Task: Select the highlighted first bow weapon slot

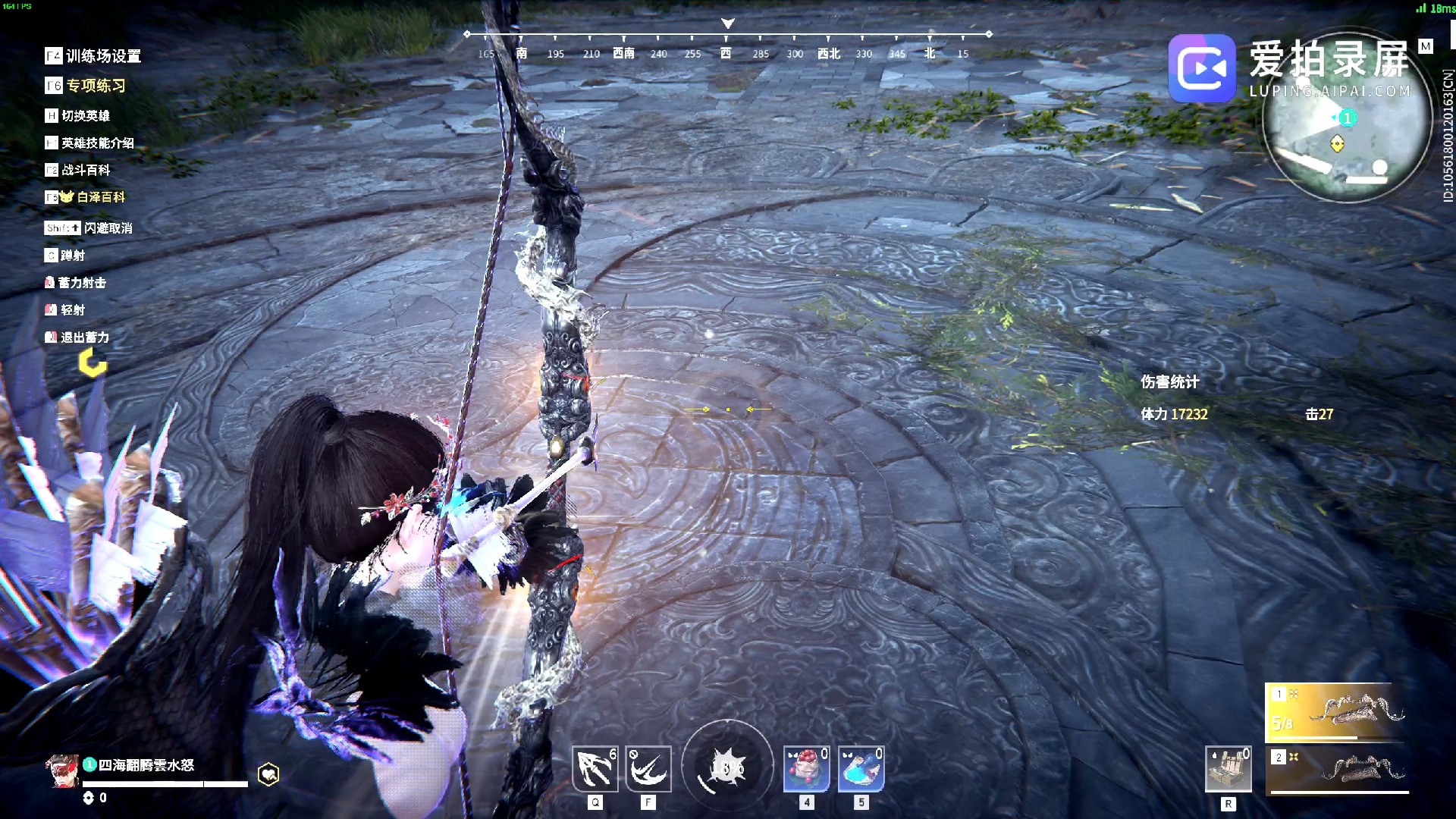Action: (x=1336, y=711)
